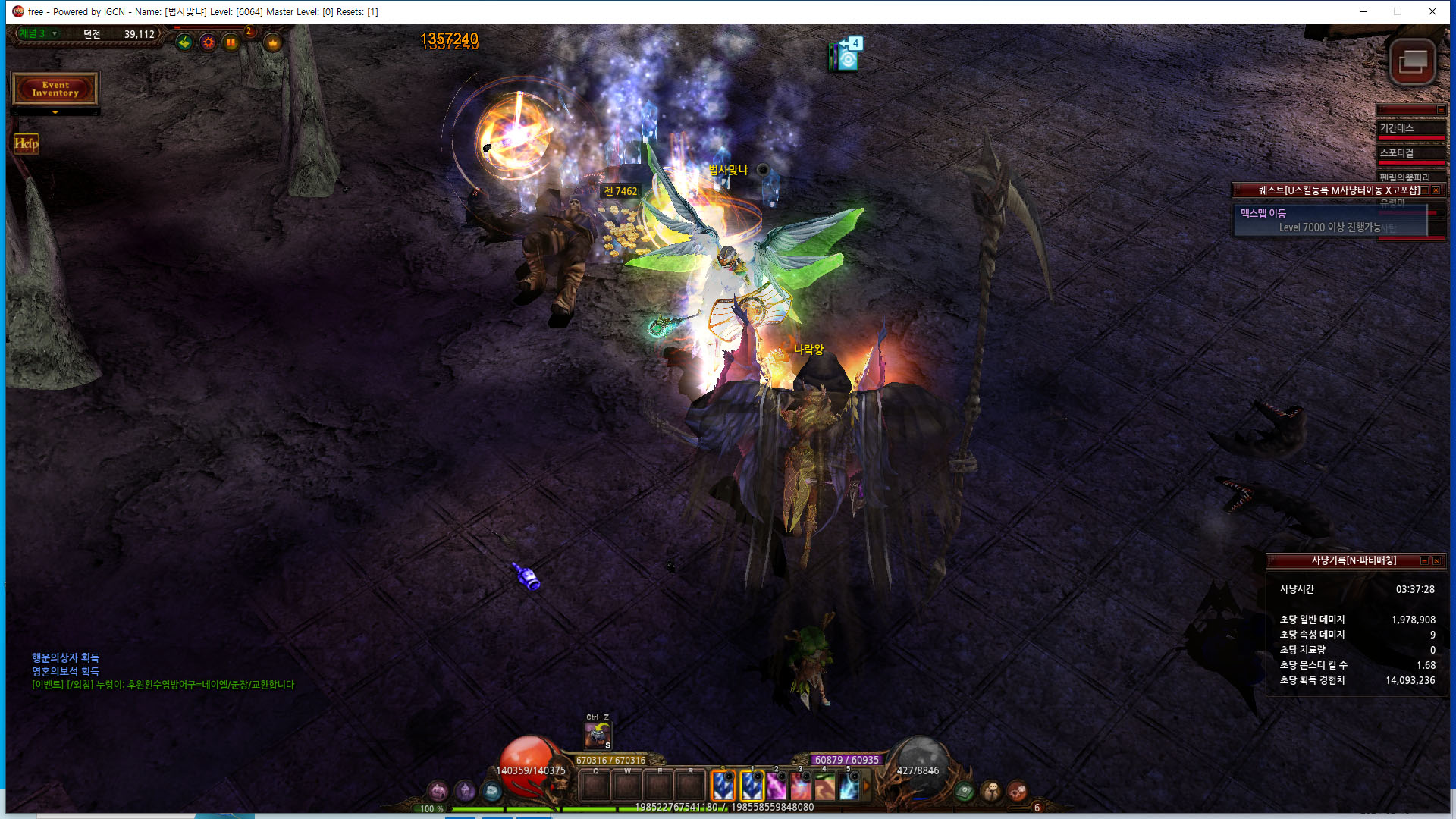Viewport: 1456px width, 819px height.
Task: Click the green checkmark note icon
Action: point(184,42)
